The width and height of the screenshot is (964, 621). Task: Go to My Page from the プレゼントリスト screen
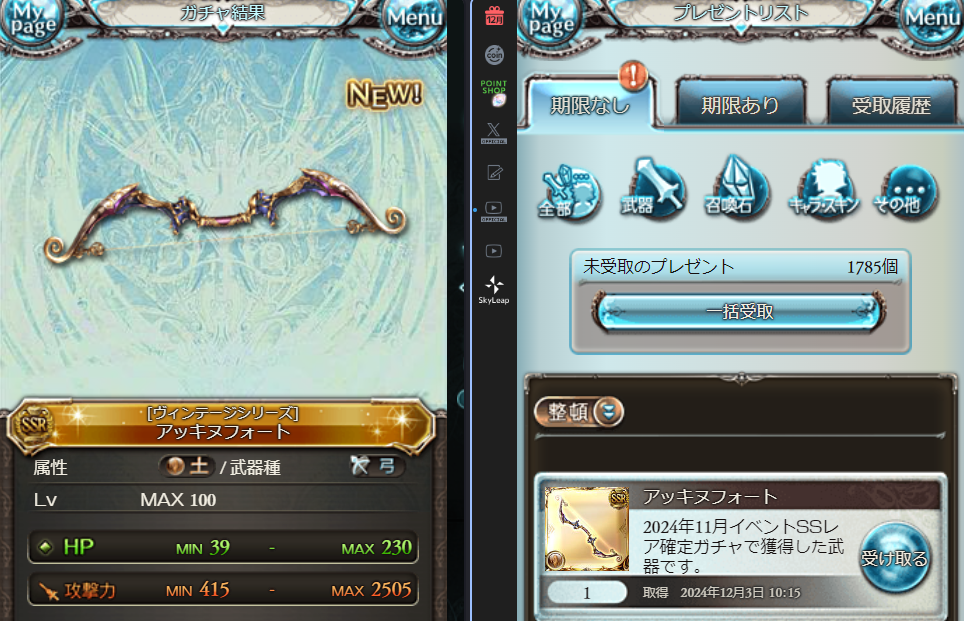point(550,20)
